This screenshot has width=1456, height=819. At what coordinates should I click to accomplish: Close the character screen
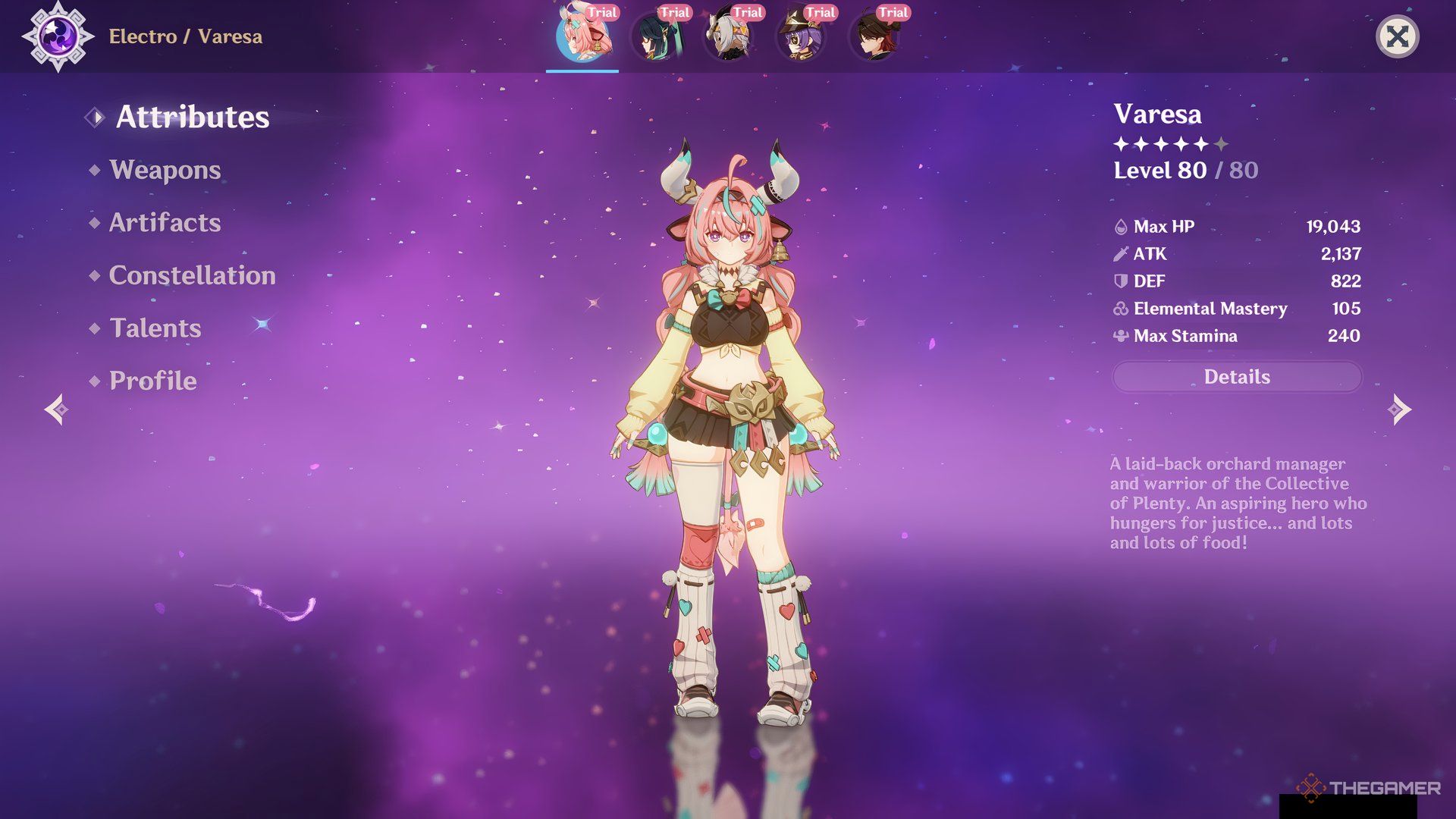(x=1397, y=36)
